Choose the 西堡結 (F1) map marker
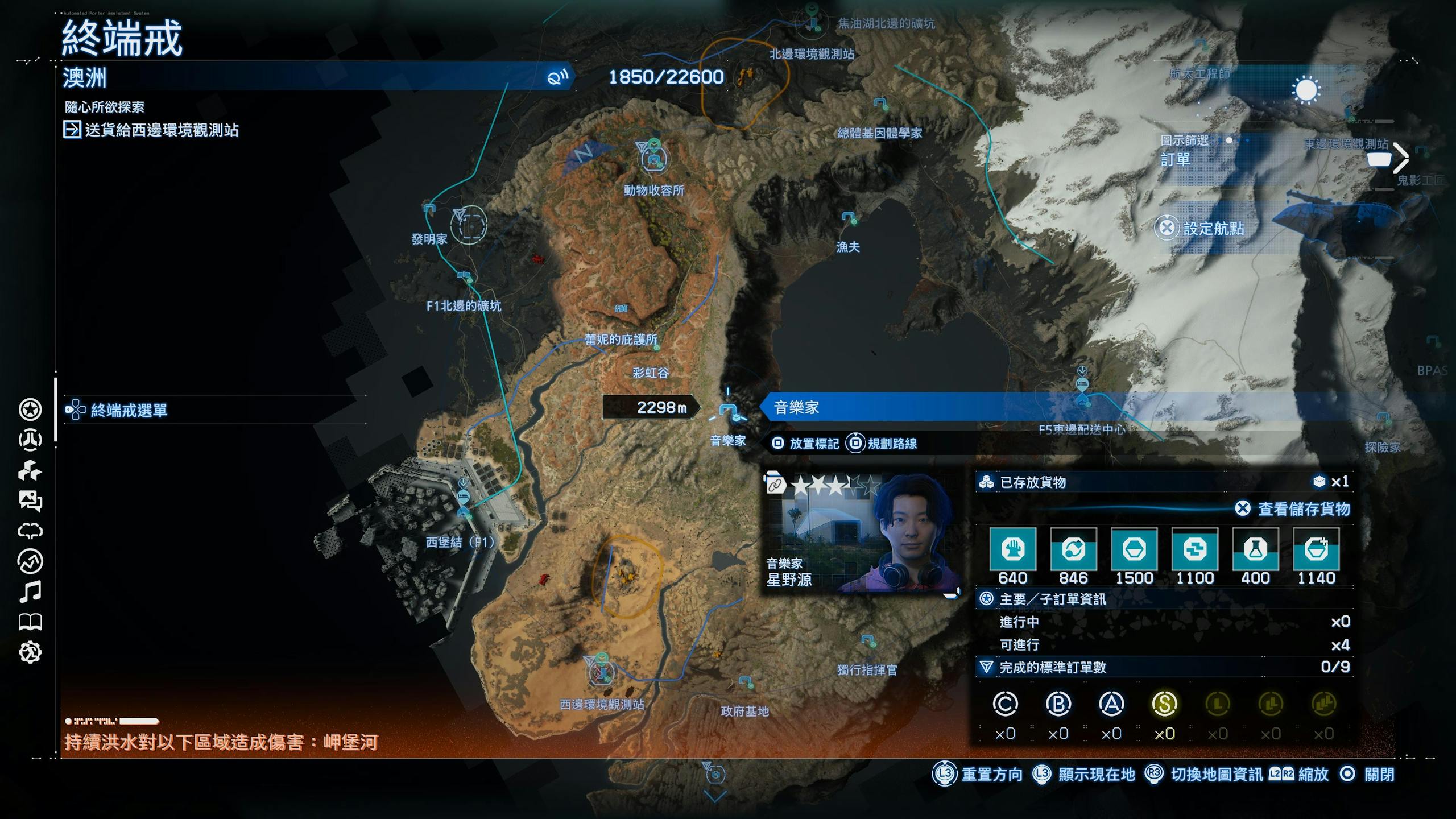Viewport: 1456px width, 819px height. tap(464, 500)
